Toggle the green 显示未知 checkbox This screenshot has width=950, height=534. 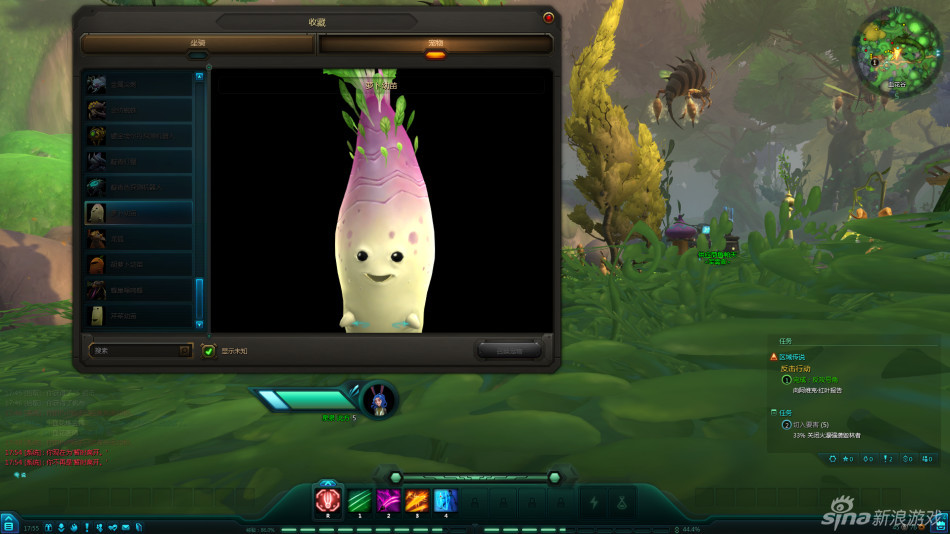tap(208, 350)
